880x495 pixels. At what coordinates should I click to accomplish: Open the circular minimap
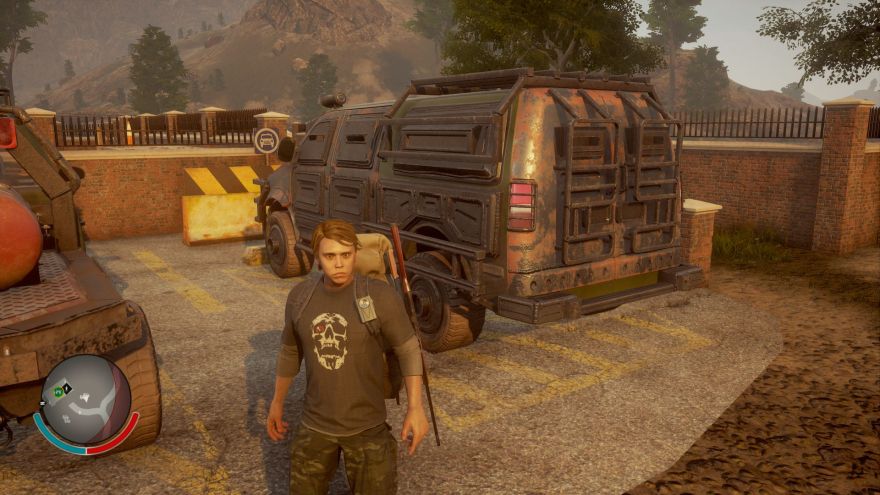pos(86,400)
